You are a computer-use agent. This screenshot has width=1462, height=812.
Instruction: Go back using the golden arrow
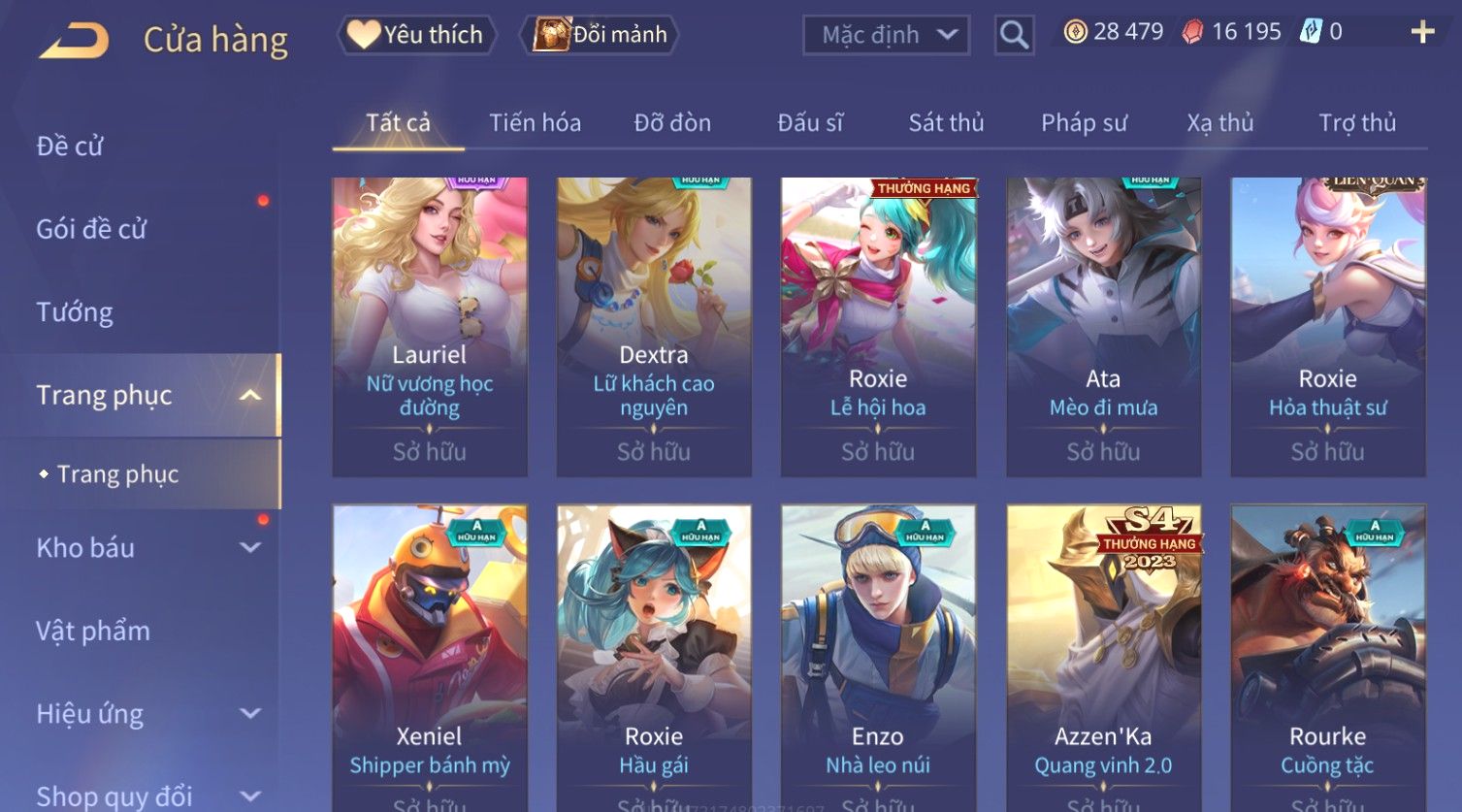tap(74, 41)
